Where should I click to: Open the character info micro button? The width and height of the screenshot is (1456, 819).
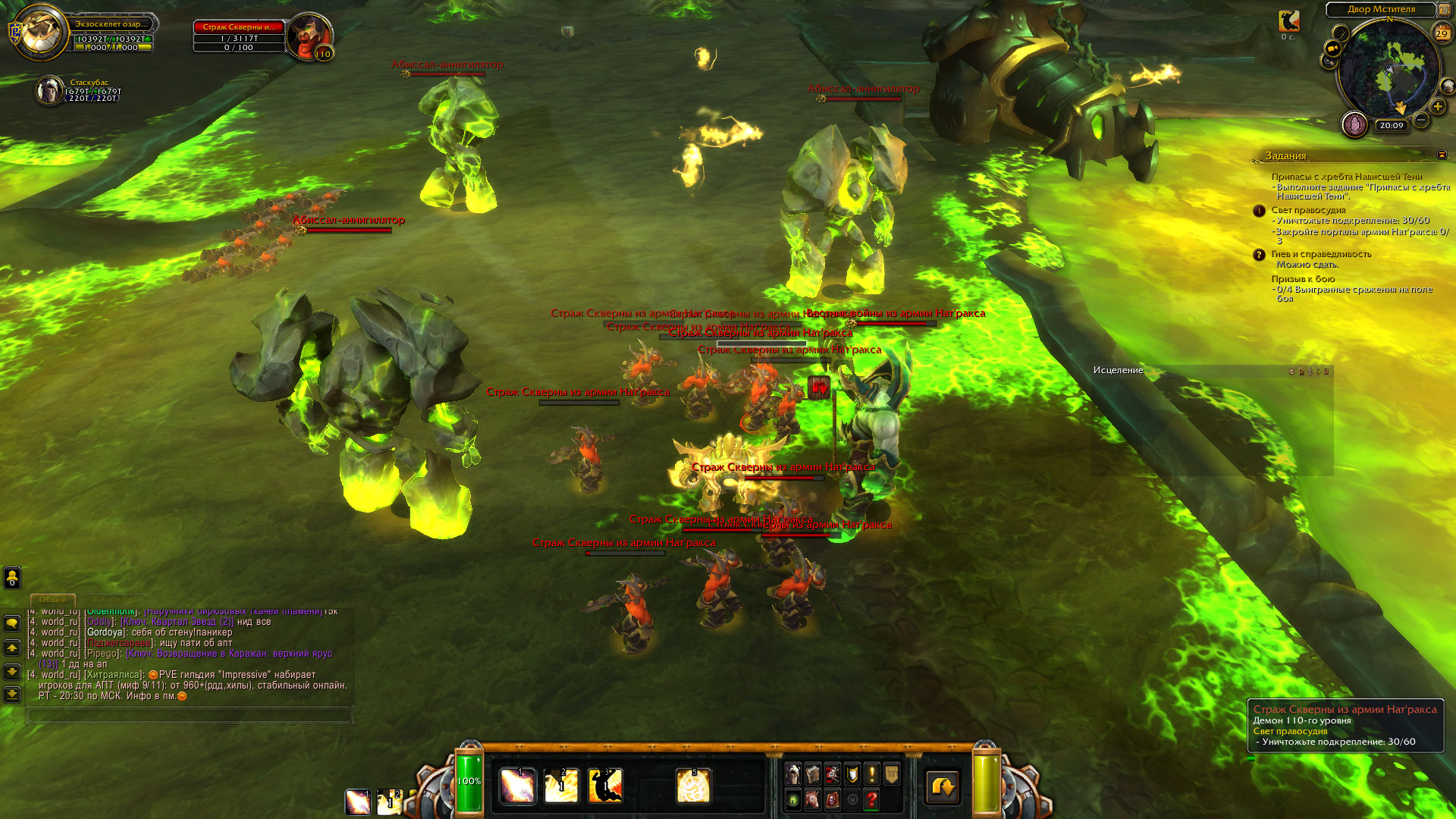(x=793, y=773)
